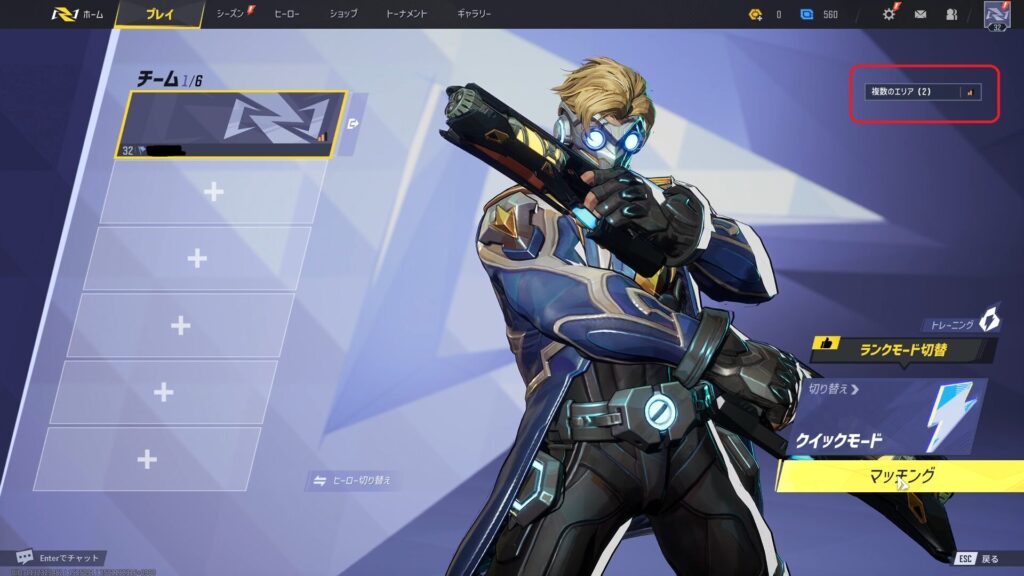Viewport: 1024px width, 576px height.
Task: Click the gold hexagon currency add icon
Action: 755,14
